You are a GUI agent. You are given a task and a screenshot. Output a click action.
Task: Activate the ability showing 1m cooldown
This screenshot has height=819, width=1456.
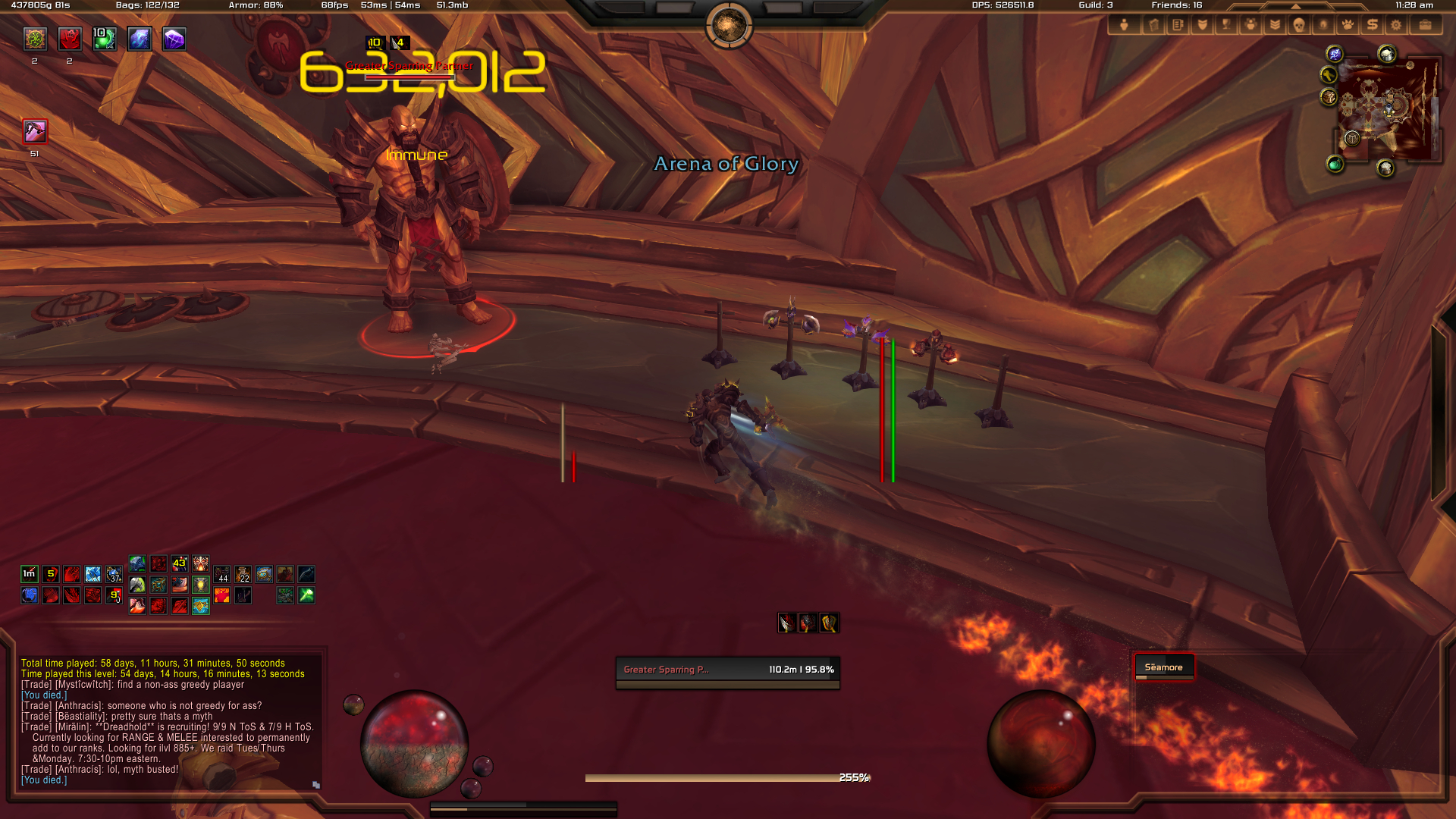point(30,574)
